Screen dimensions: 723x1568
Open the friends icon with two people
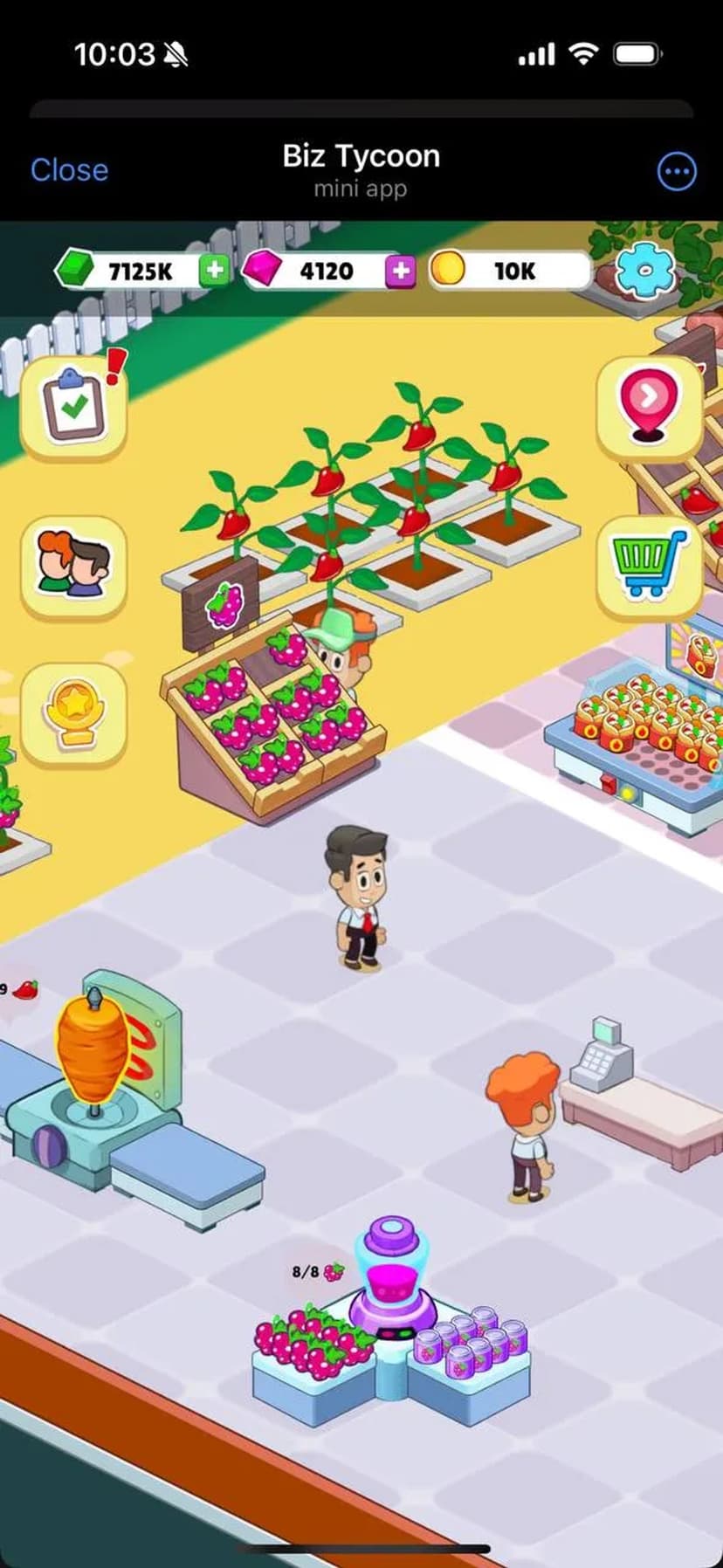pyautogui.click(x=74, y=566)
